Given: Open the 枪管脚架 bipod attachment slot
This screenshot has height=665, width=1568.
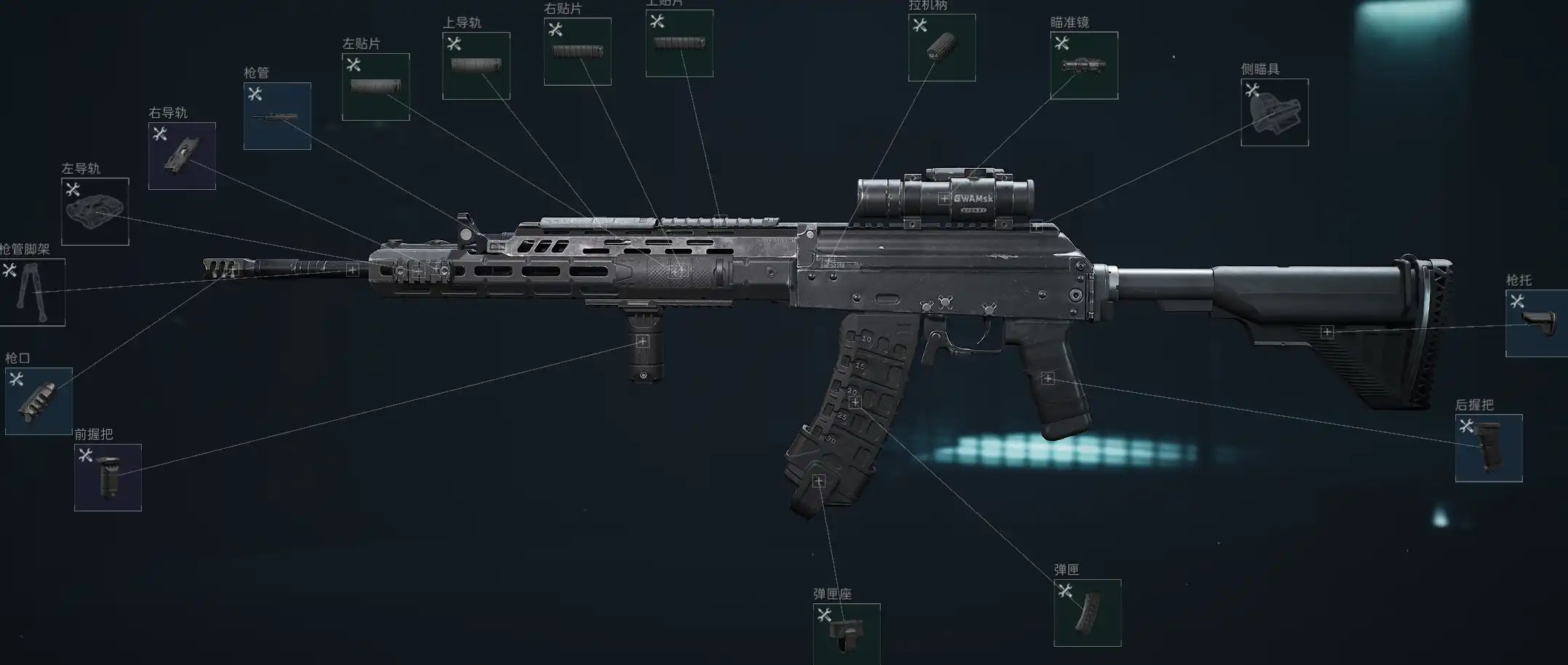Looking at the screenshot, I should tap(32, 292).
